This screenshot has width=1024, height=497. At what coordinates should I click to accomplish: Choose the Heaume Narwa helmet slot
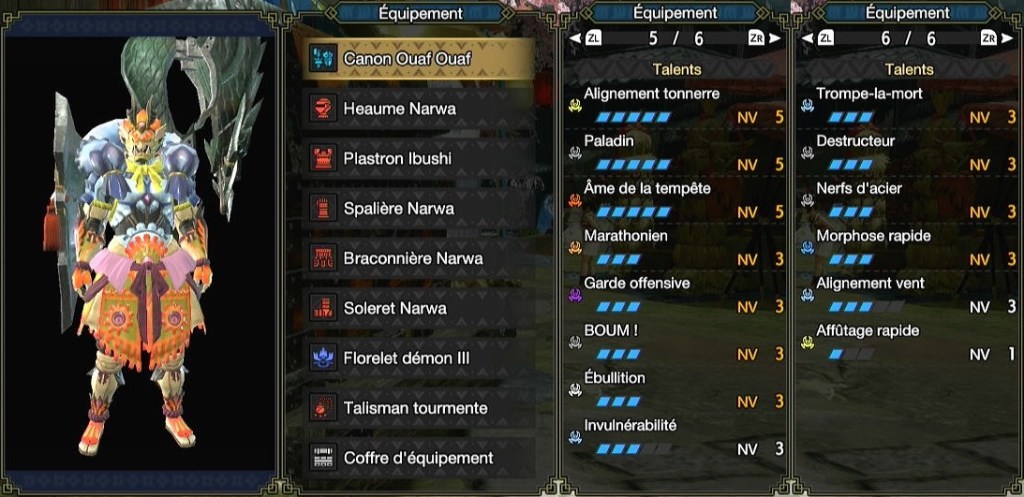(418, 108)
